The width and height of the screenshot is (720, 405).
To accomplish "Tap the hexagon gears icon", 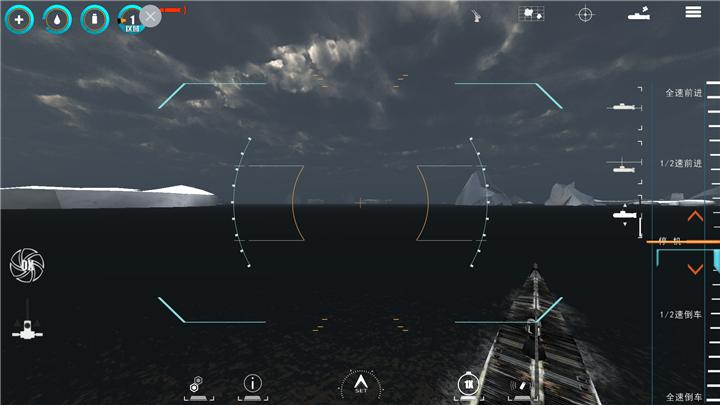I will 198,383.
